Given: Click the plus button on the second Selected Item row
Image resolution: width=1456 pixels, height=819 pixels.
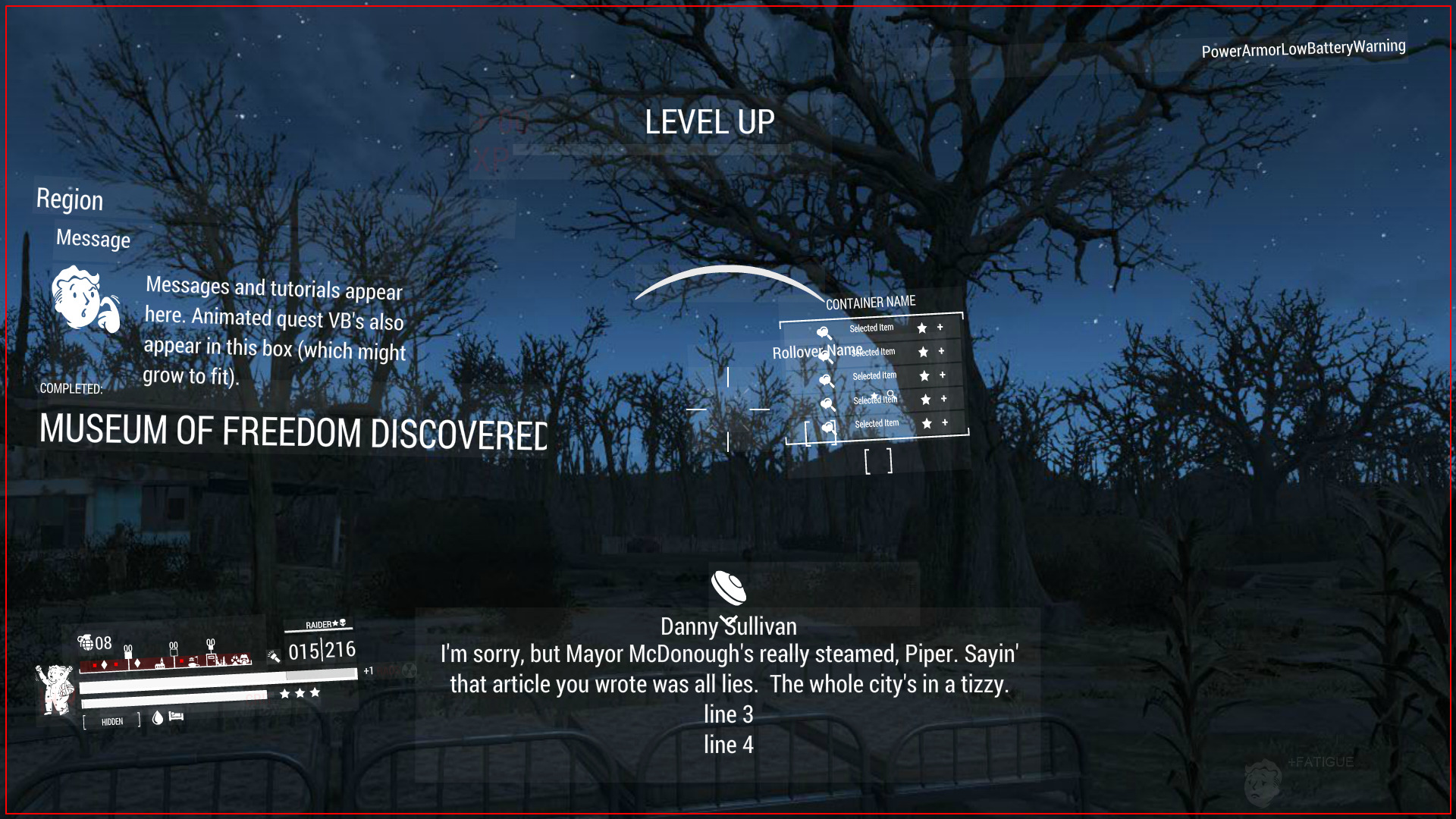Looking at the screenshot, I should click(x=942, y=351).
